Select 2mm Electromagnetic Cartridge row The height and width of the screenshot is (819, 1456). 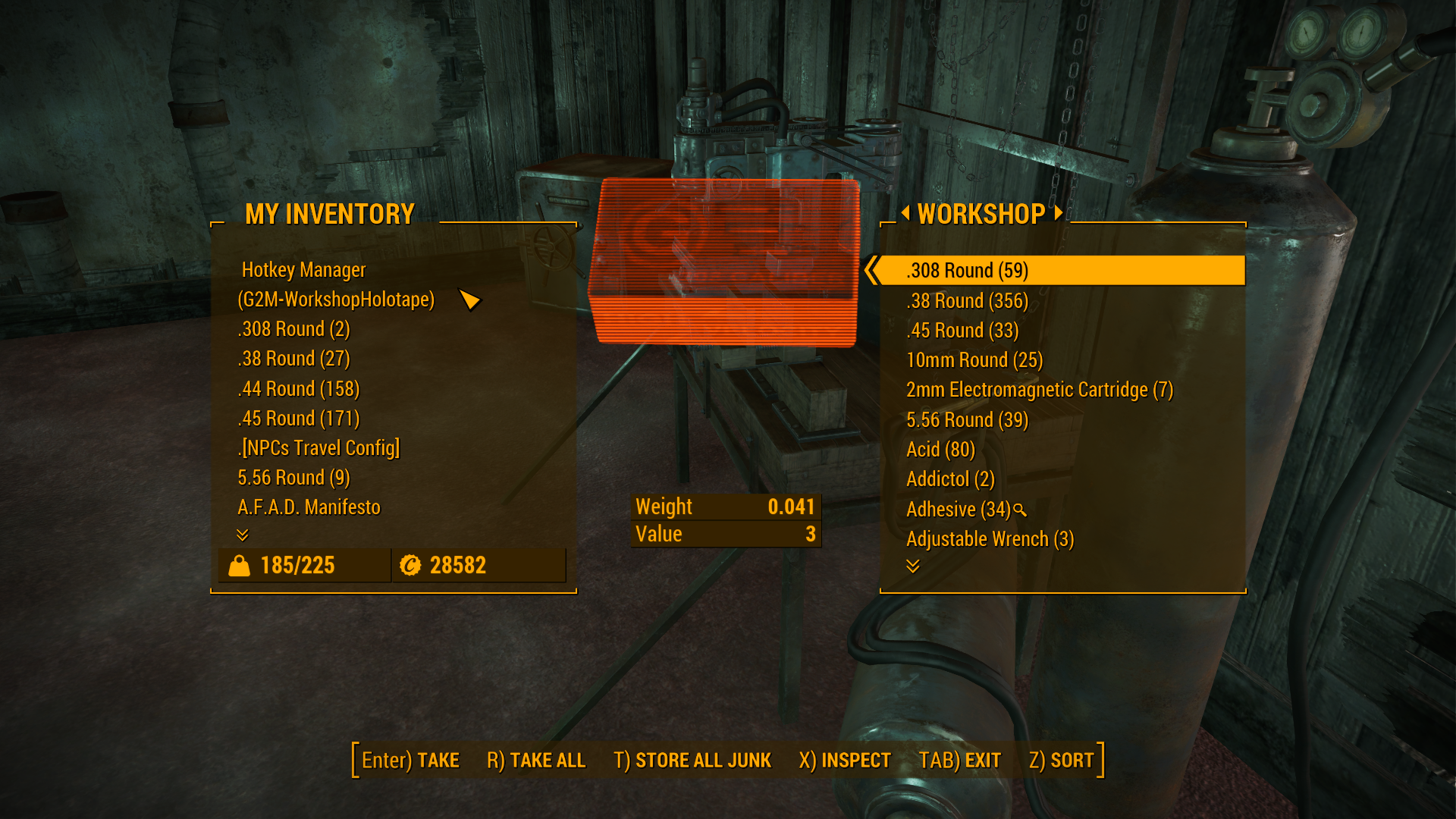pos(1039,390)
